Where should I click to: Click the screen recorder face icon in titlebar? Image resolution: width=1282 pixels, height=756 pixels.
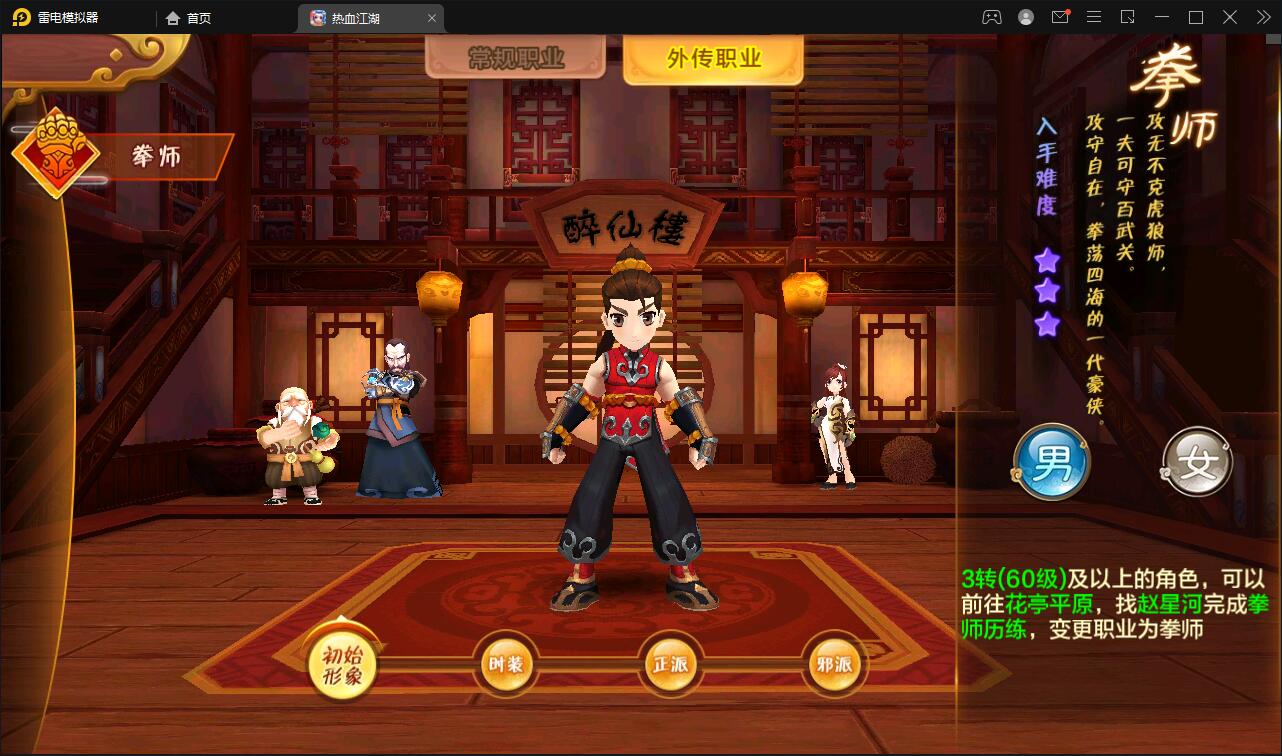click(991, 17)
